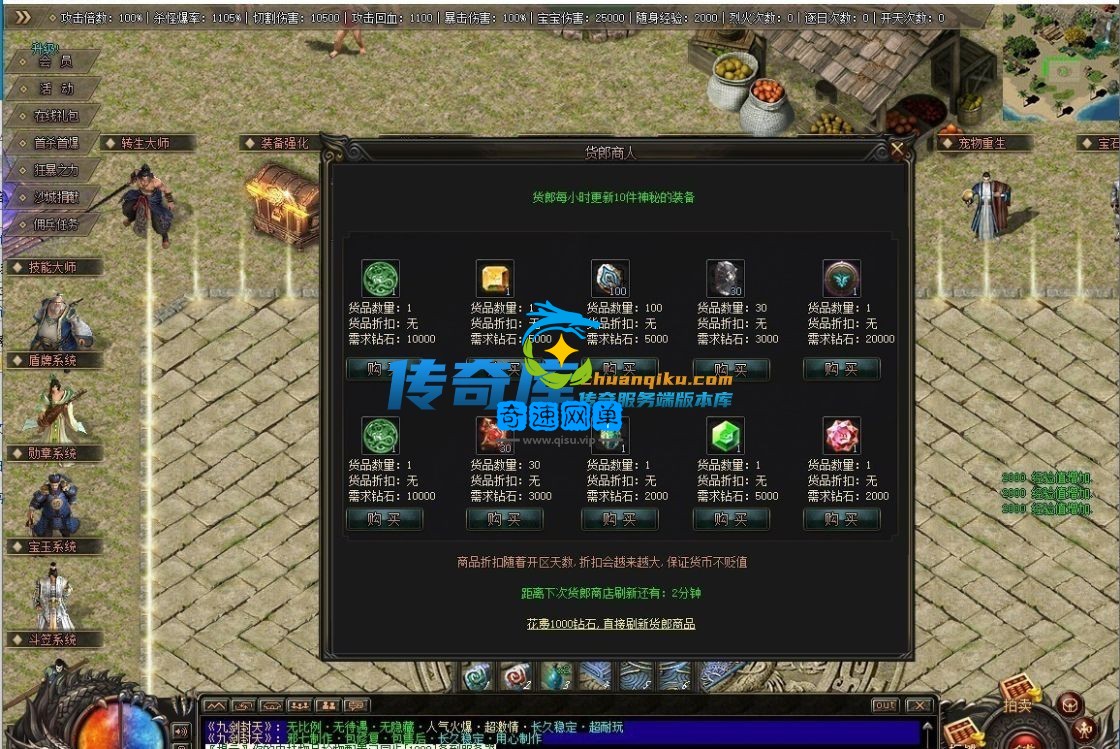Click the minimap in the corner
This screenshot has height=749, width=1120.
tap(1061, 64)
